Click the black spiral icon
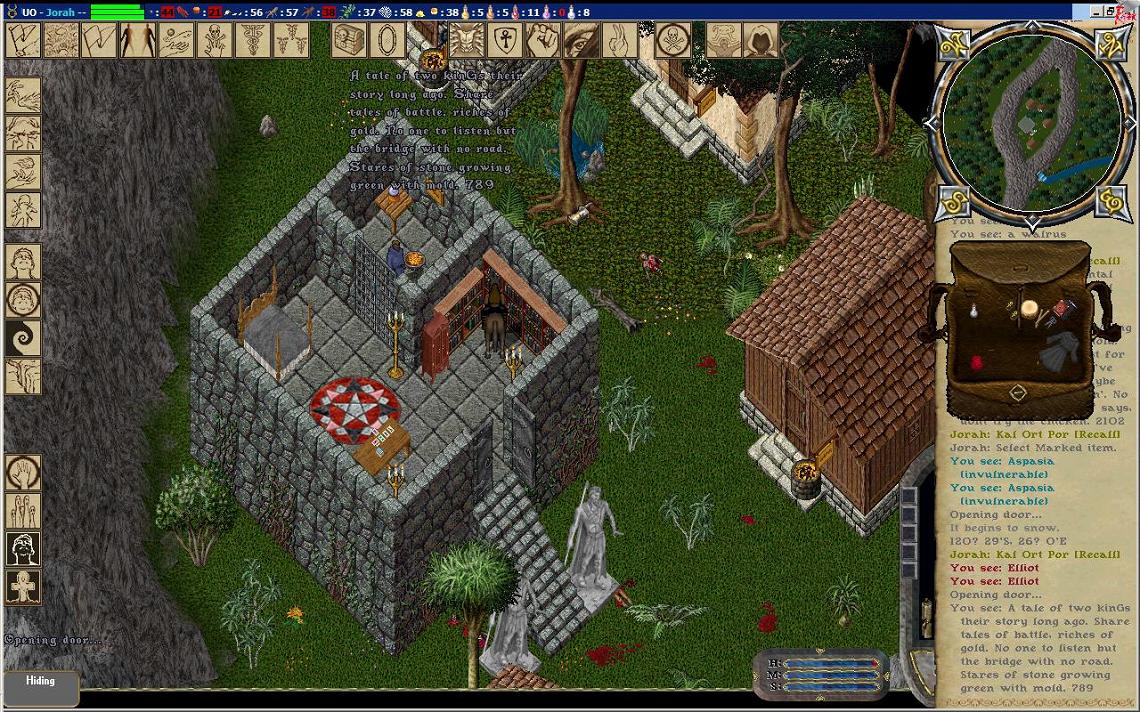 pos(23,337)
